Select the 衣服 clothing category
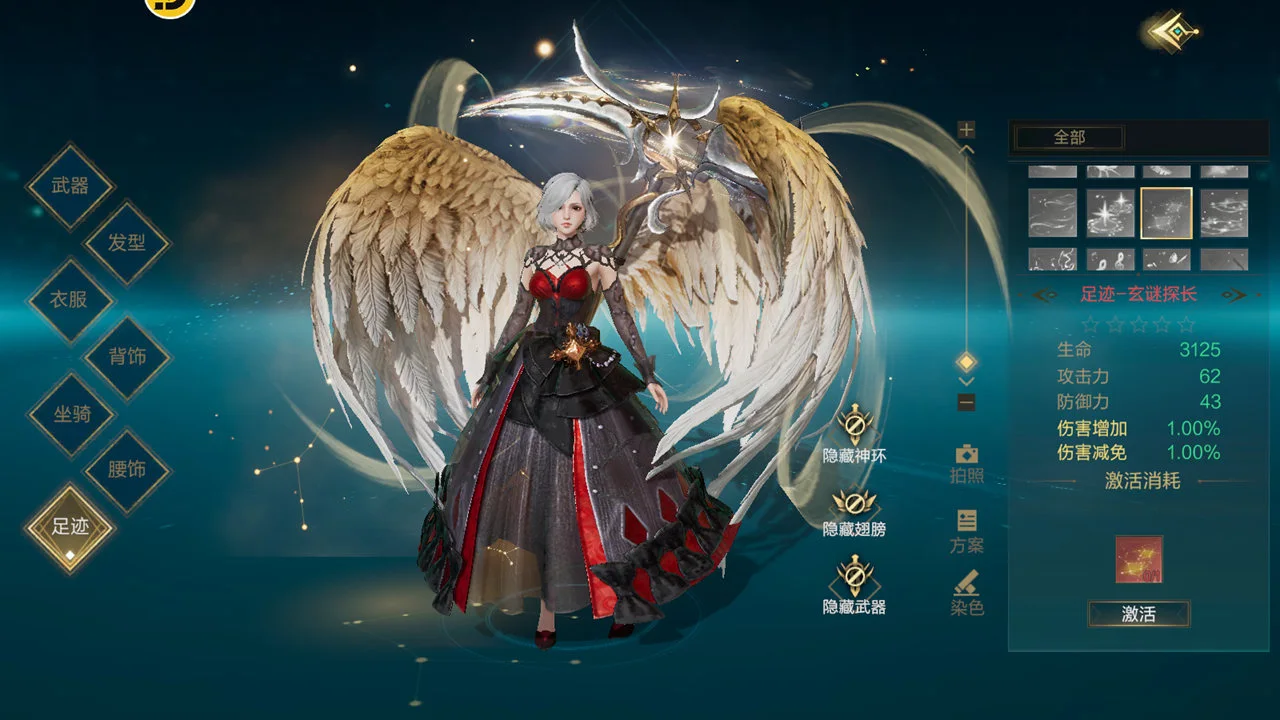 tap(70, 300)
